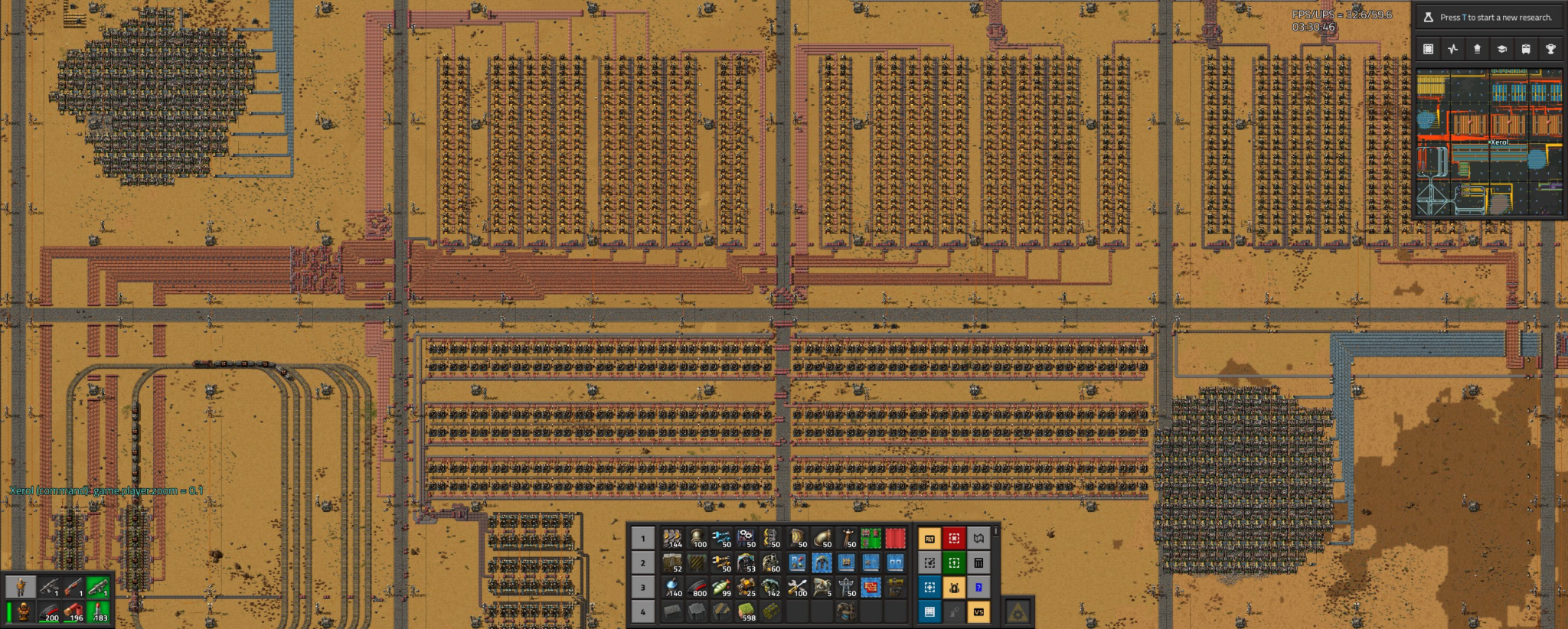1568x629 pixels.
Task: Toggle the personal roboport shortcut
Action: tap(954, 588)
